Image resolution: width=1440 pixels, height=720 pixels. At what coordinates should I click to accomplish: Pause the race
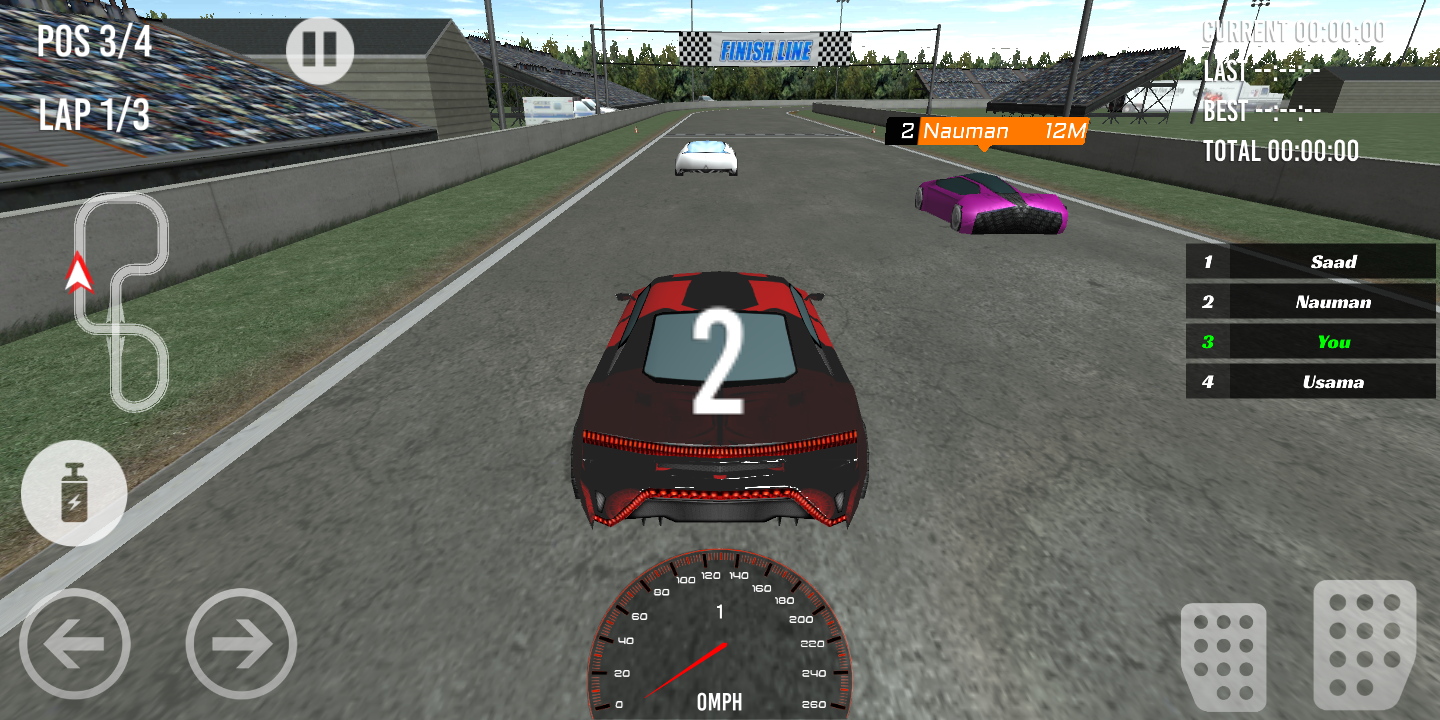click(x=320, y=50)
